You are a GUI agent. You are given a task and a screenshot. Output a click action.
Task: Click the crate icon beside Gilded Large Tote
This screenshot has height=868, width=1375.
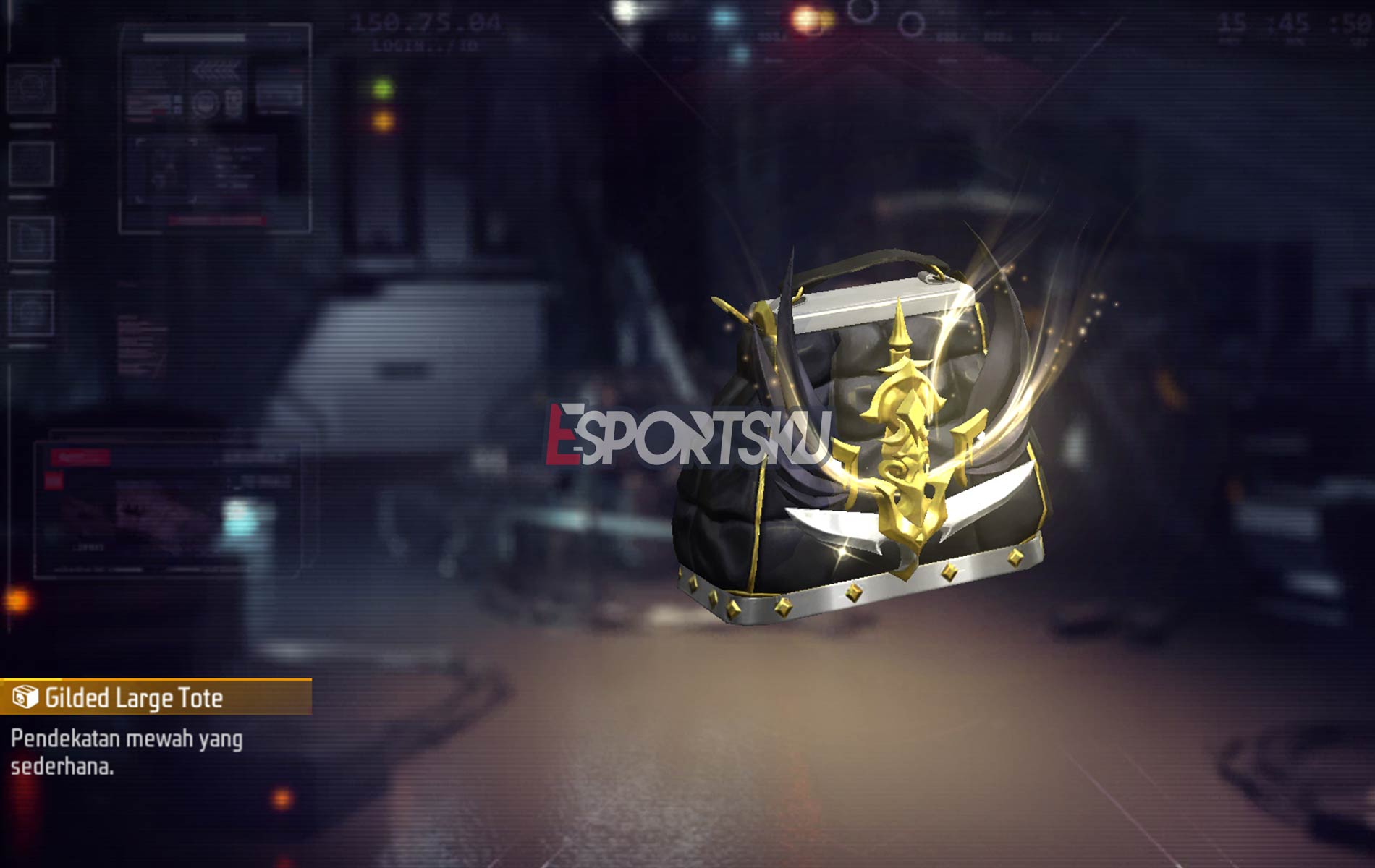point(25,696)
